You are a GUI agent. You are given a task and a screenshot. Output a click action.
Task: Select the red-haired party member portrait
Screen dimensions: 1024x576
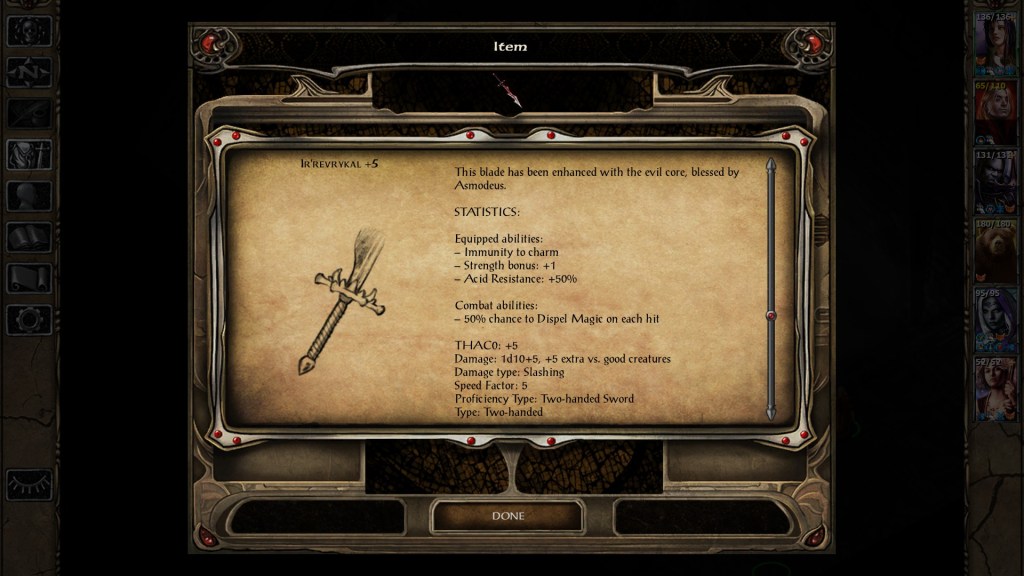click(996, 114)
